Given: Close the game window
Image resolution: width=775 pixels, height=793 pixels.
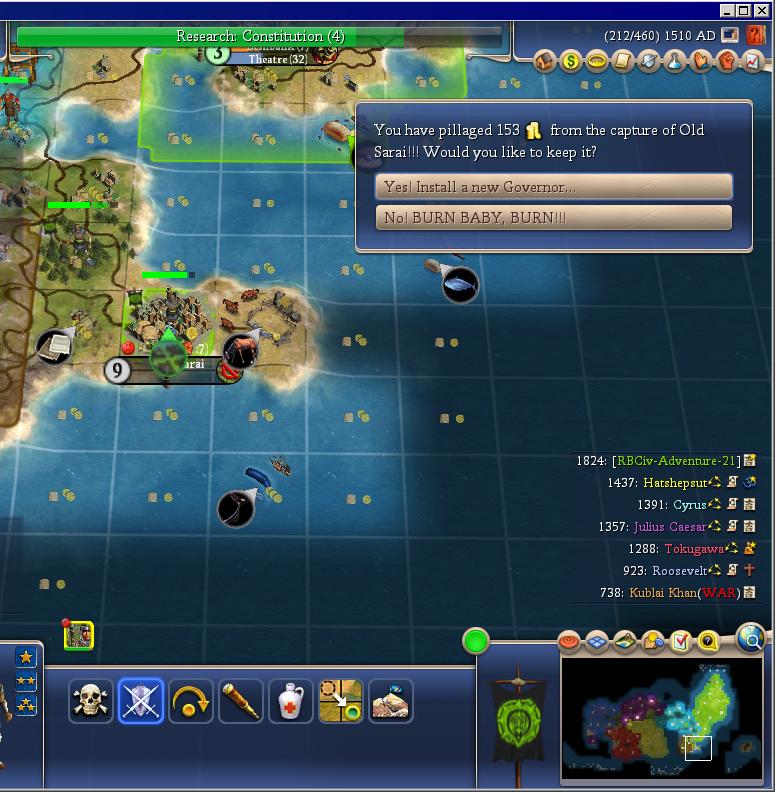Looking at the screenshot, I should pyautogui.click(x=762, y=10).
